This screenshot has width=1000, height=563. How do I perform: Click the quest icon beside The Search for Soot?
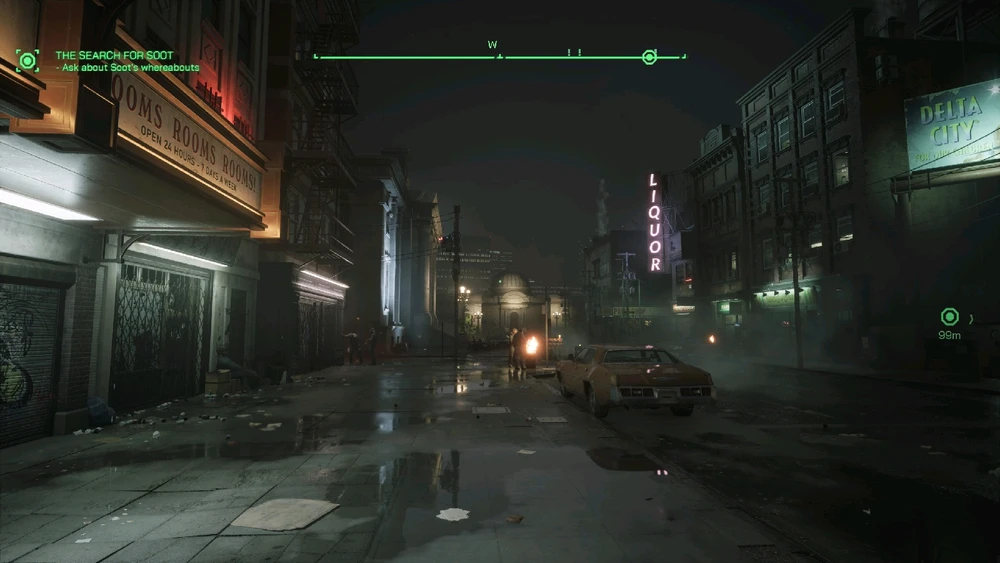point(27,60)
